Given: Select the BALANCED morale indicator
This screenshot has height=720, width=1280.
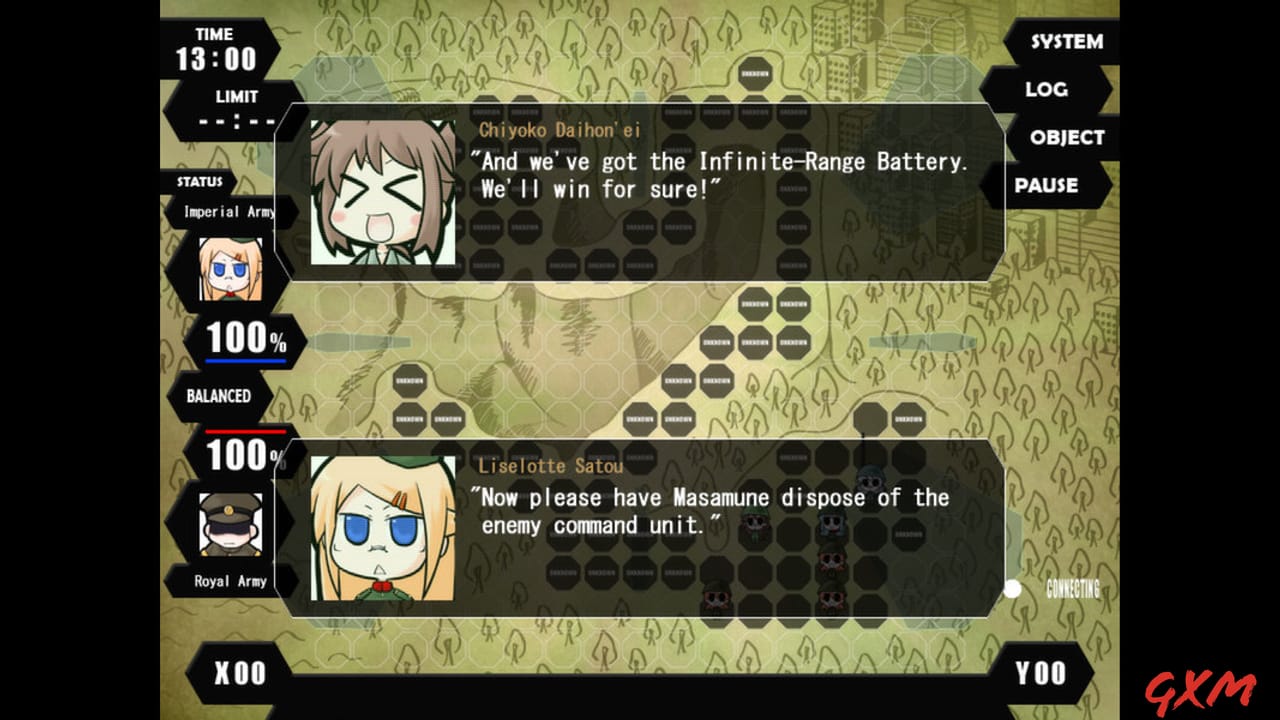Looking at the screenshot, I should pos(221,397).
